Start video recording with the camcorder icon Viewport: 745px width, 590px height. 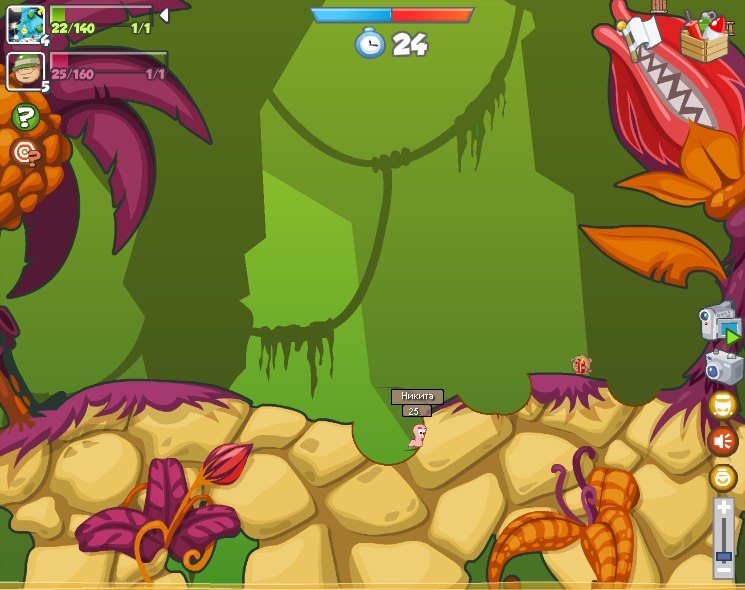tap(720, 324)
